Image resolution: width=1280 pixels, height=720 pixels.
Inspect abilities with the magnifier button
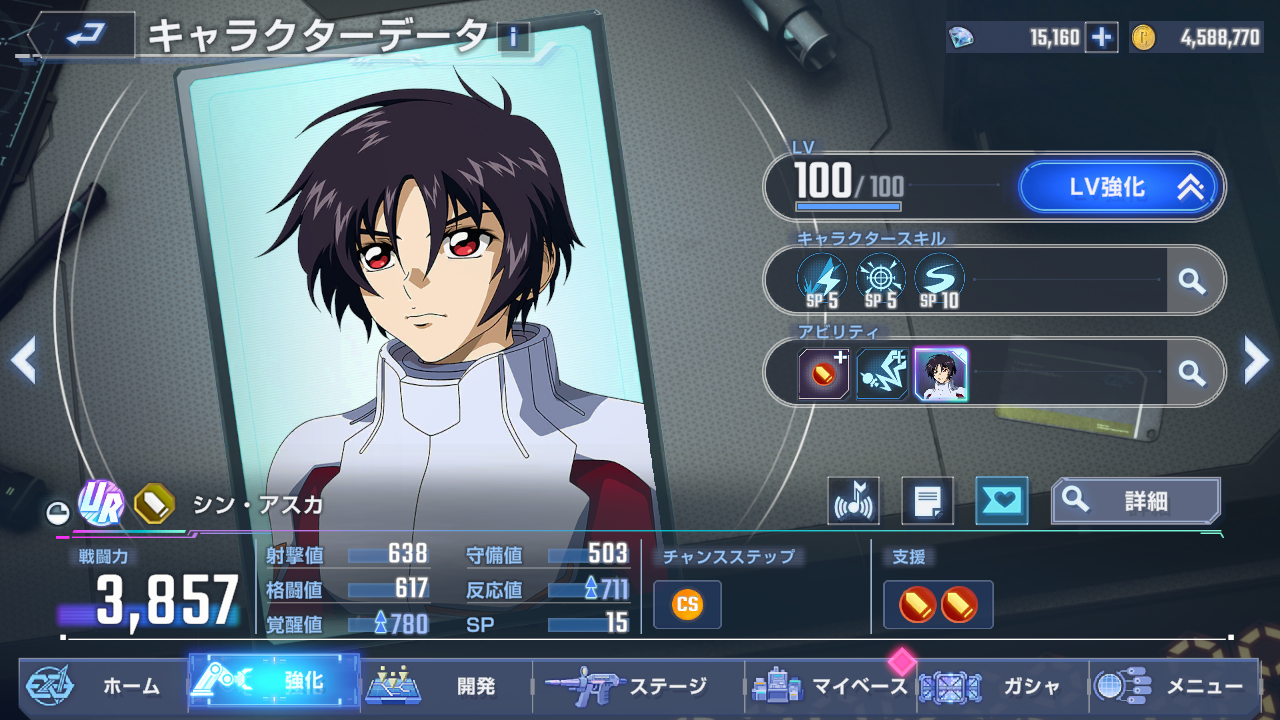click(x=1191, y=373)
